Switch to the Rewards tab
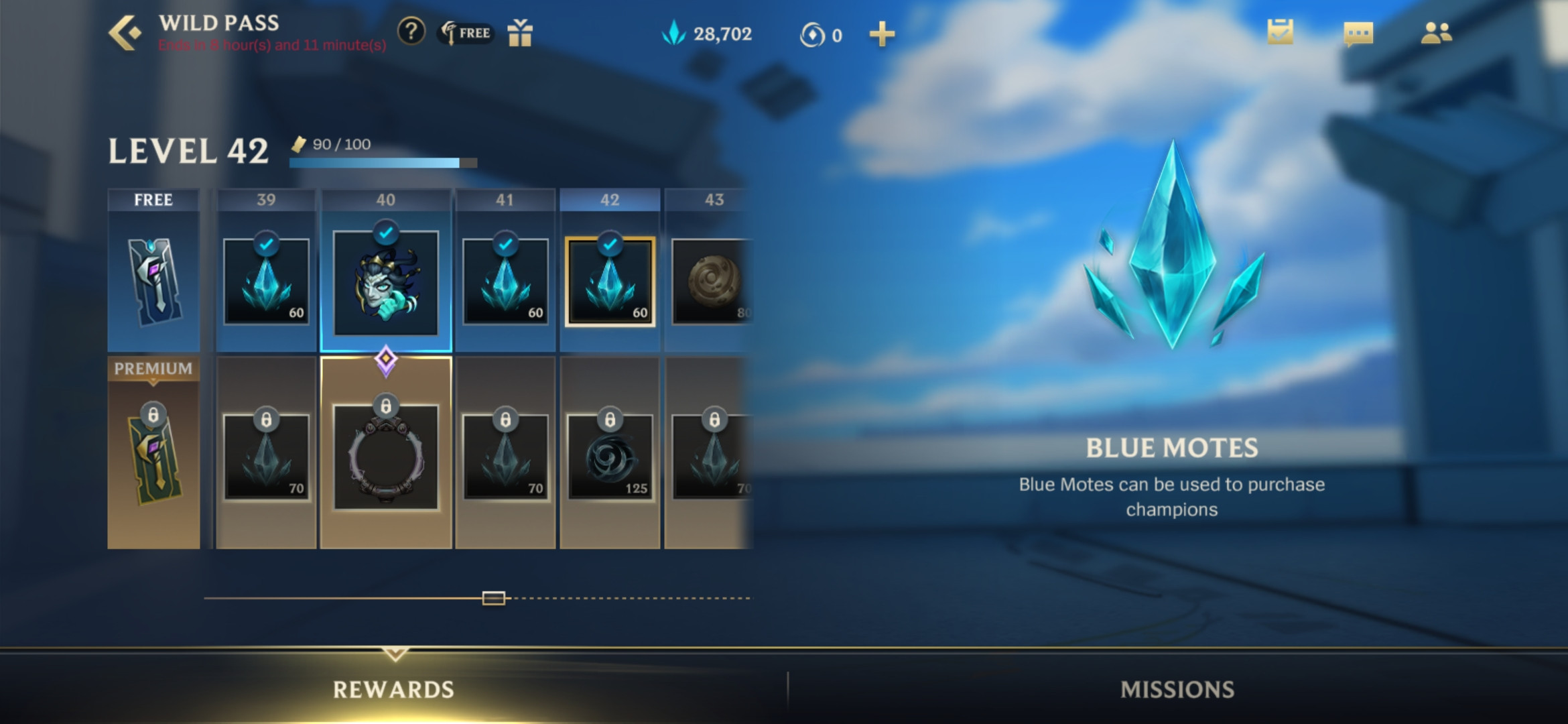The height and width of the screenshot is (724, 1568). [x=394, y=689]
